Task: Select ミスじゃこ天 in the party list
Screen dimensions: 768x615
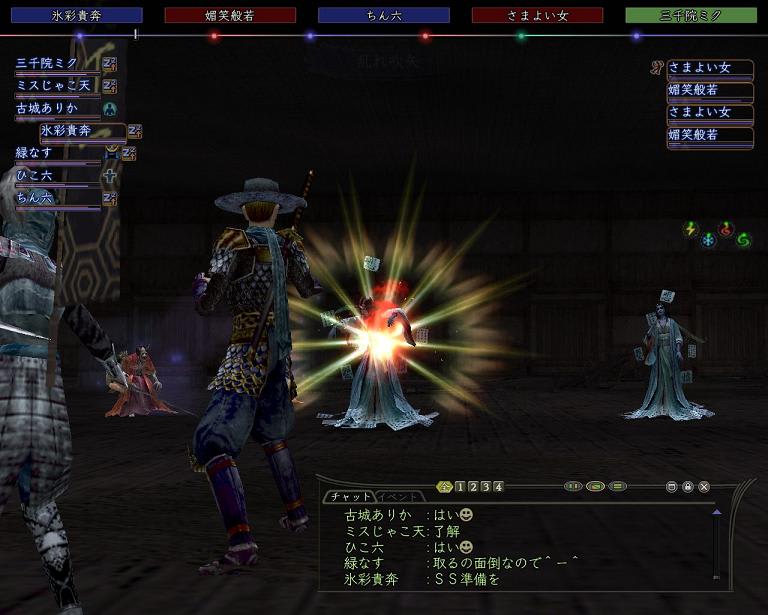Action: 55,86
